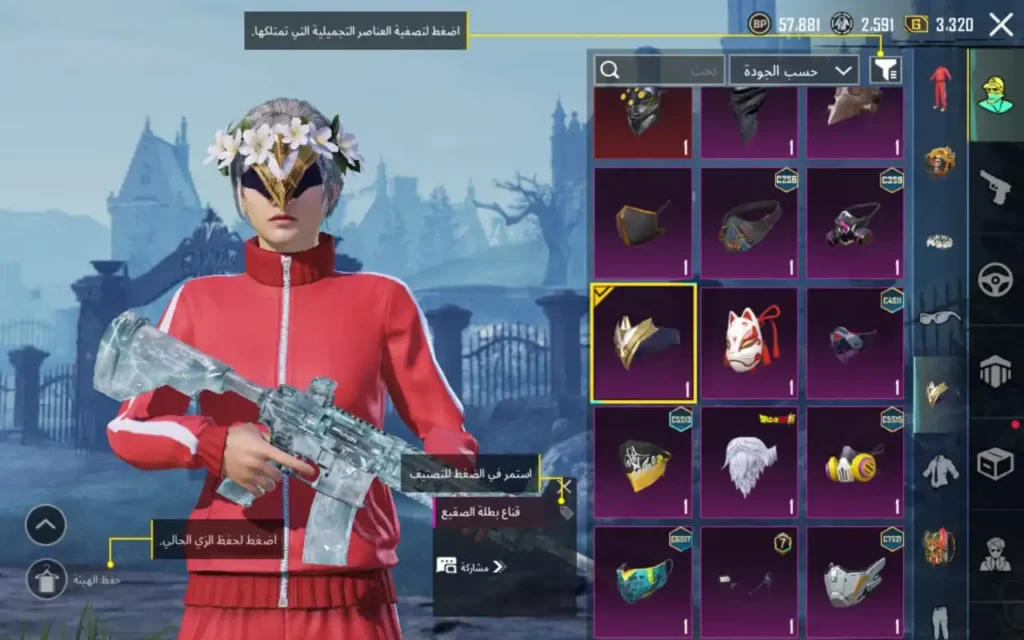1024x640 pixels.
Task: Switch to the glasses category
Action: click(x=939, y=318)
